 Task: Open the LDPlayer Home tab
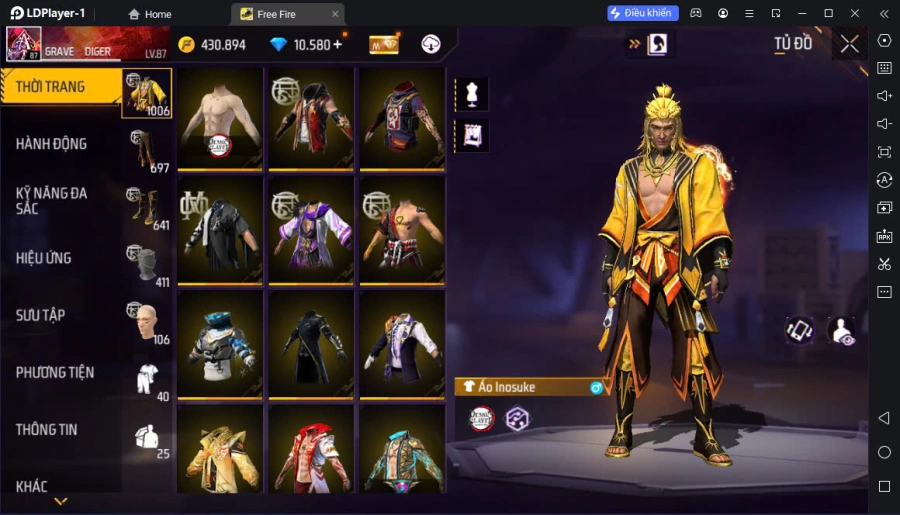coord(150,14)
